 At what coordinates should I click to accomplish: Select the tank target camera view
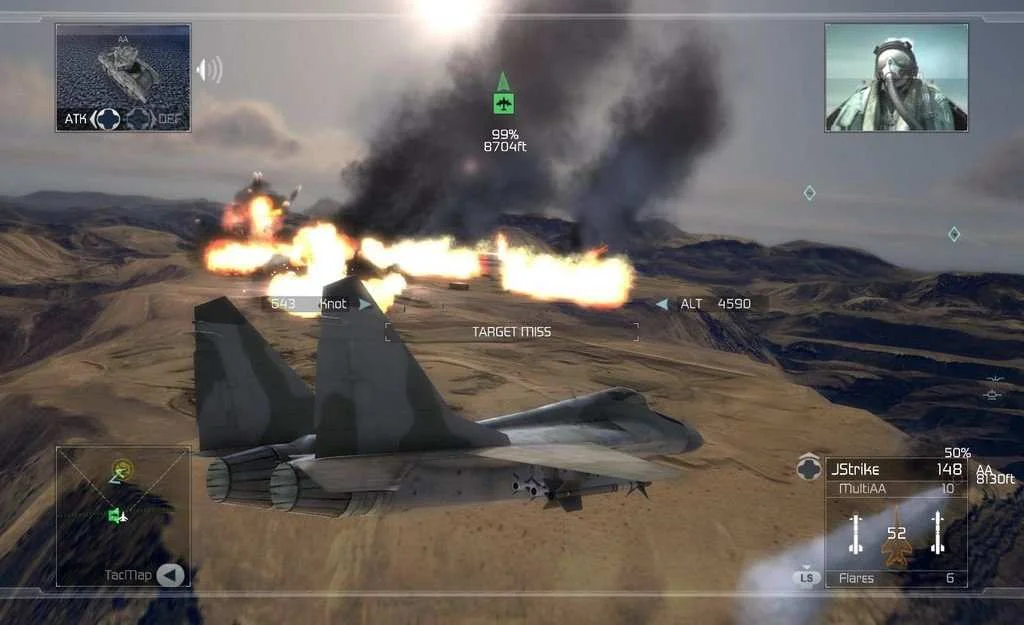[124, 66]
